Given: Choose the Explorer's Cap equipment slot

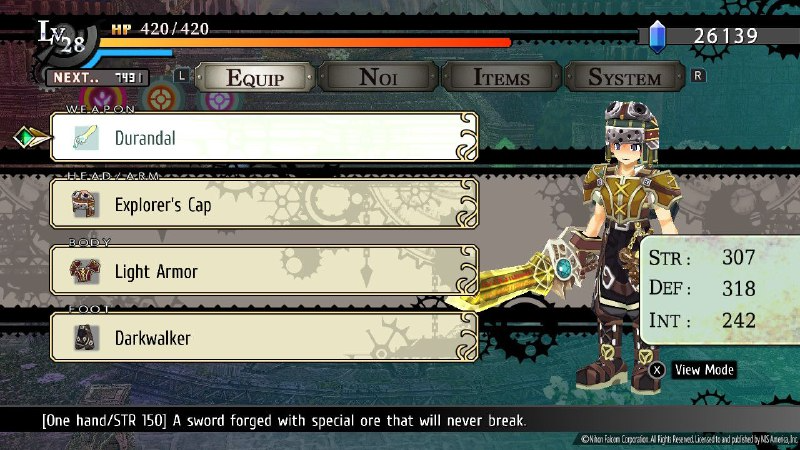Looking at the screenshot, I should (264, 204).
